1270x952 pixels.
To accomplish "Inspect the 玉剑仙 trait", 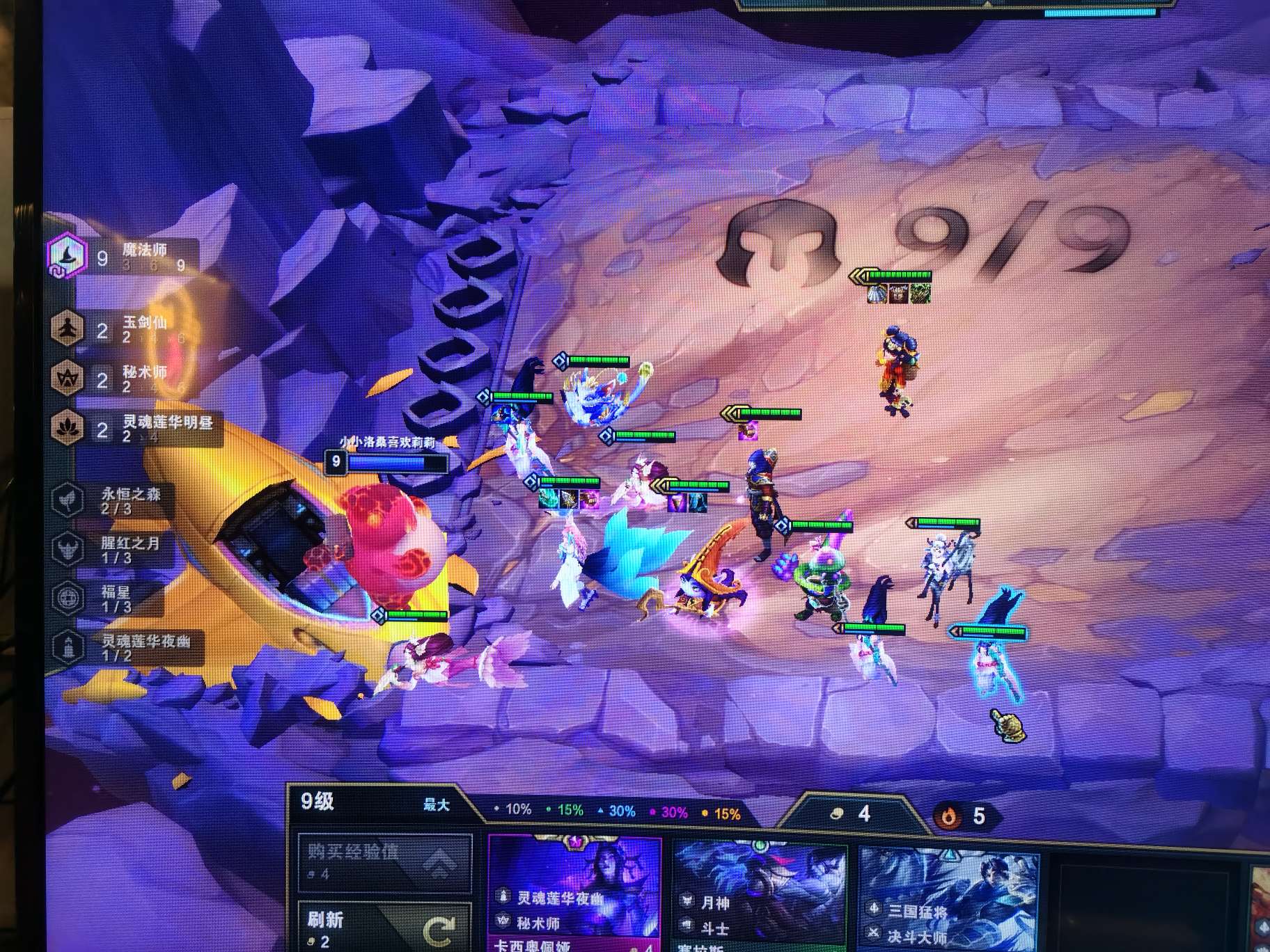I will (118, 328).
